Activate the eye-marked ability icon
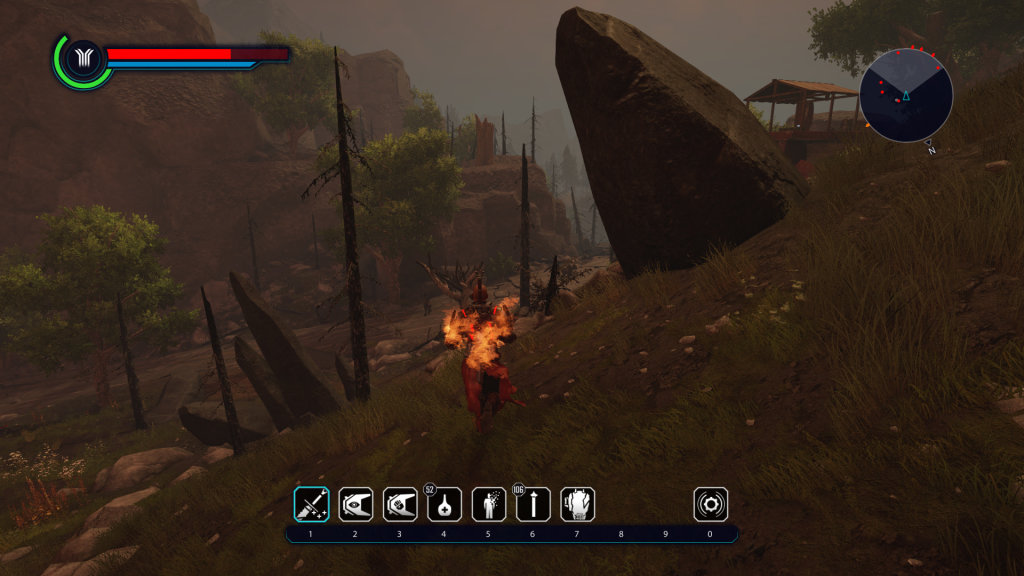 point(355,504)
